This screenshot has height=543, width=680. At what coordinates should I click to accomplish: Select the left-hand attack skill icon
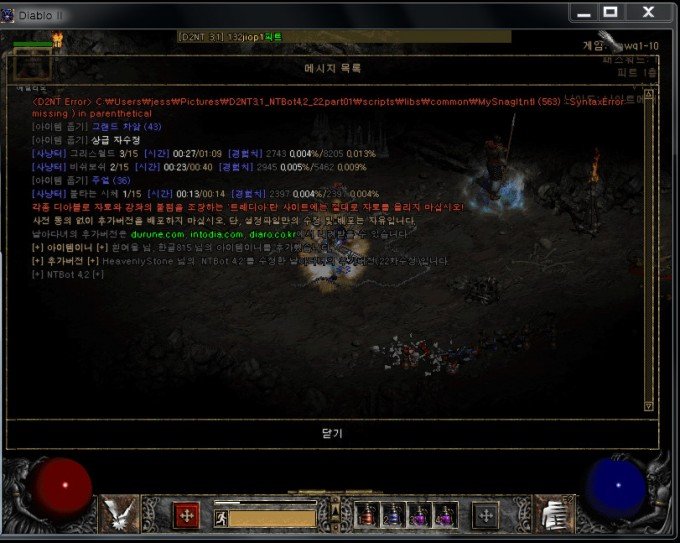point(122,514)
